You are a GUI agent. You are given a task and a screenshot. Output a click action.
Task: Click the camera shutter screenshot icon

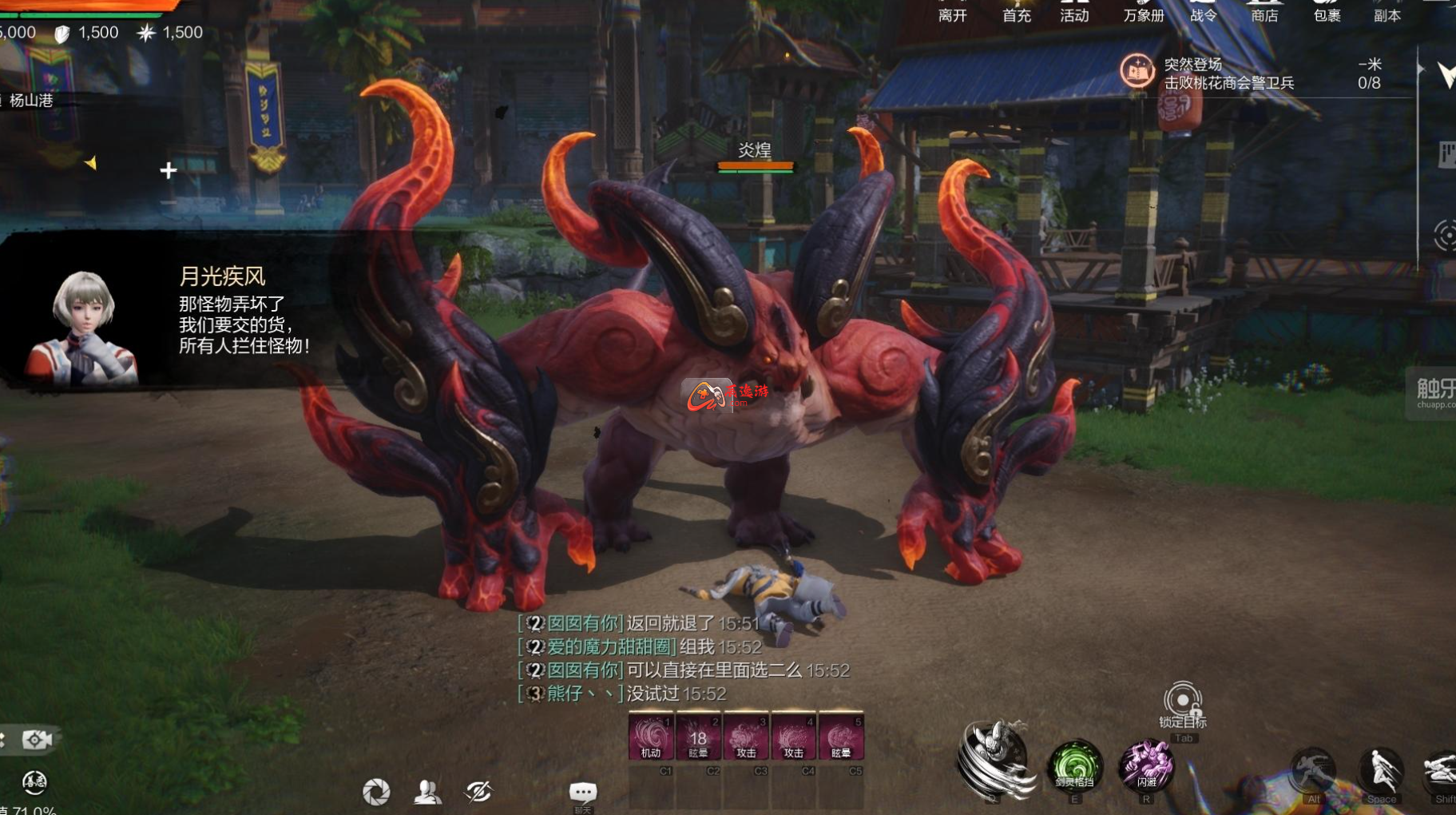click(376, 792)
